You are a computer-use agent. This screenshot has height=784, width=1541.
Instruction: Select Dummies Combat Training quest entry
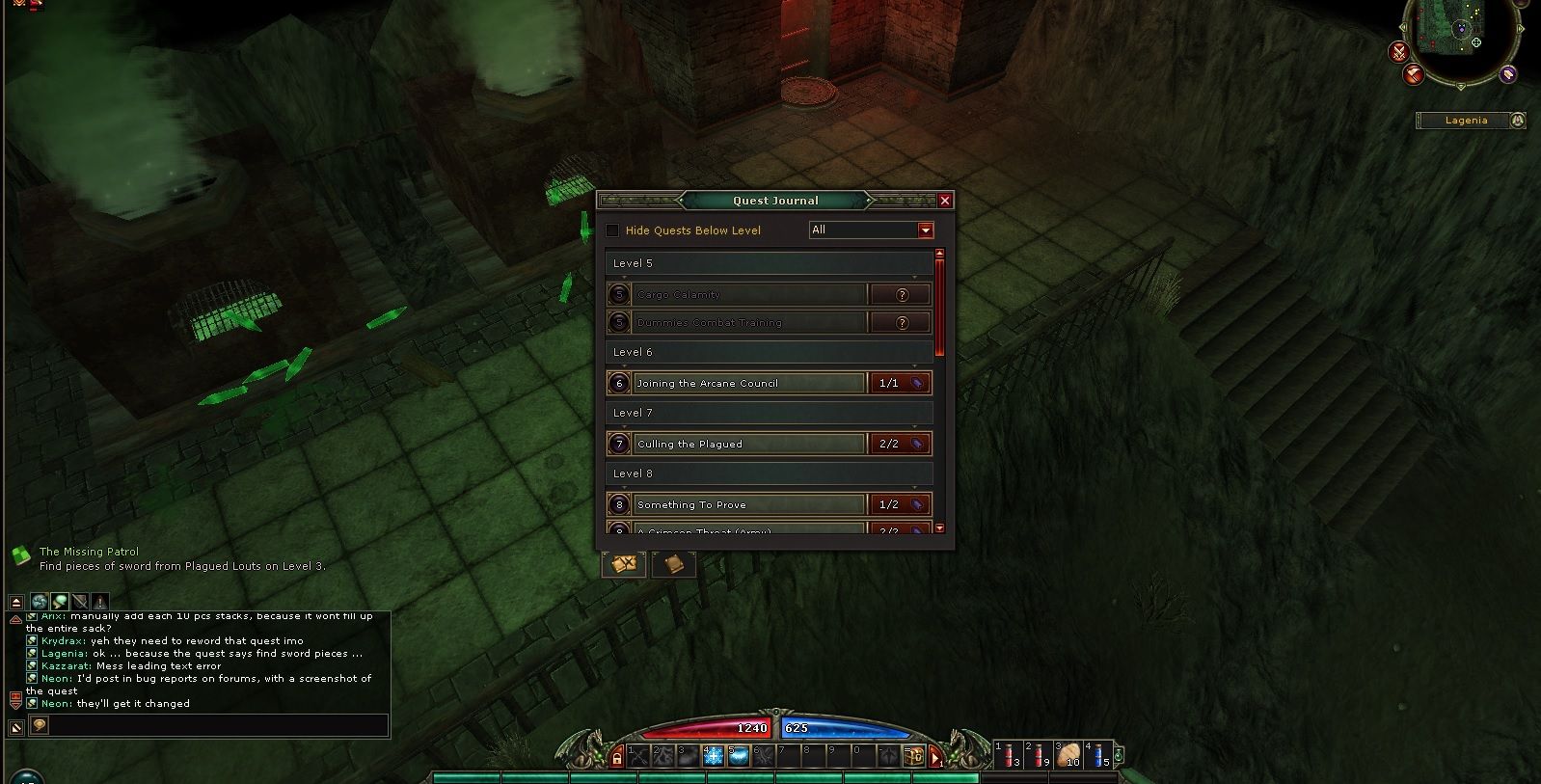click(x=749, y=323)
